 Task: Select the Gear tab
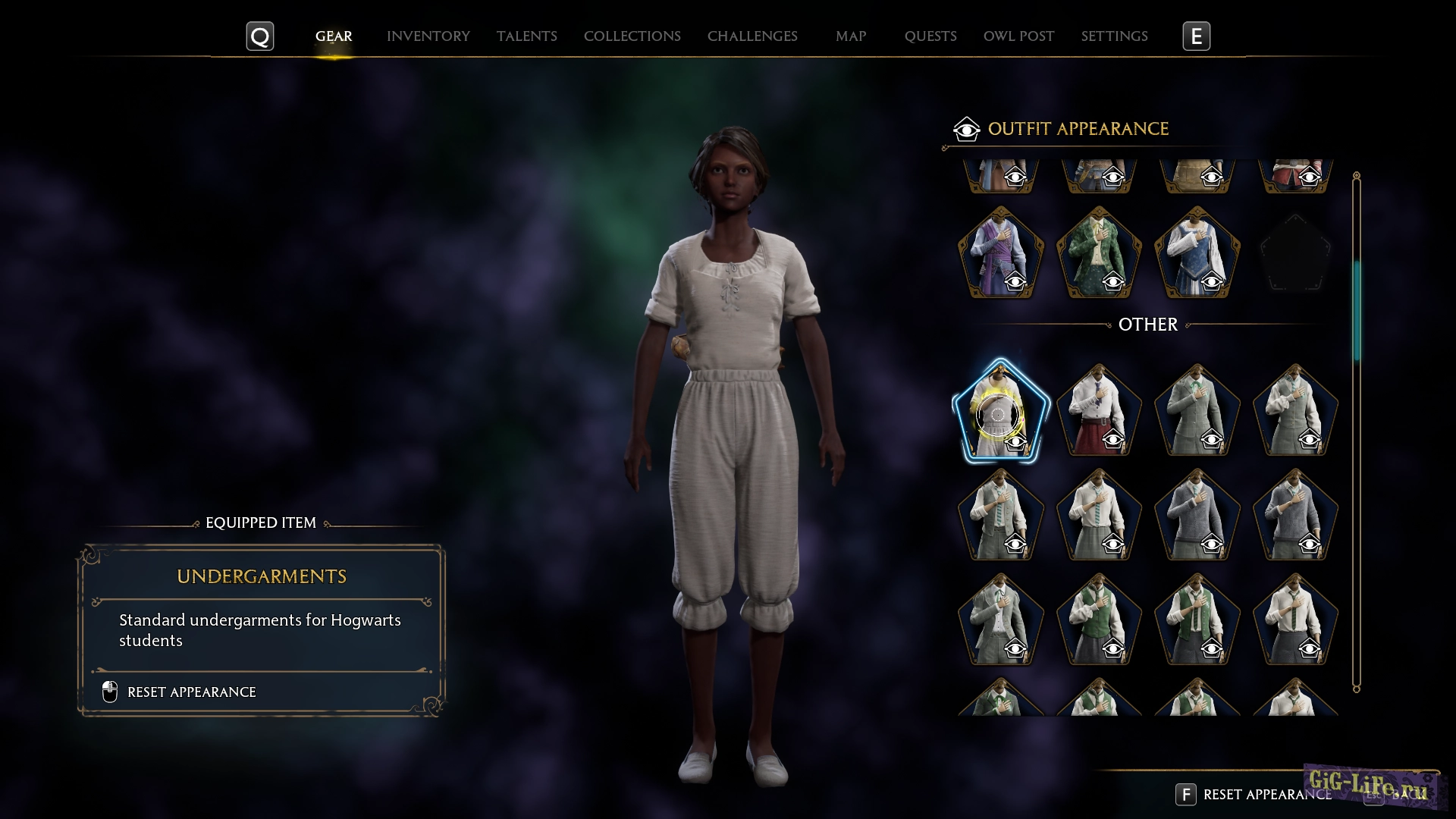point(334,36)
